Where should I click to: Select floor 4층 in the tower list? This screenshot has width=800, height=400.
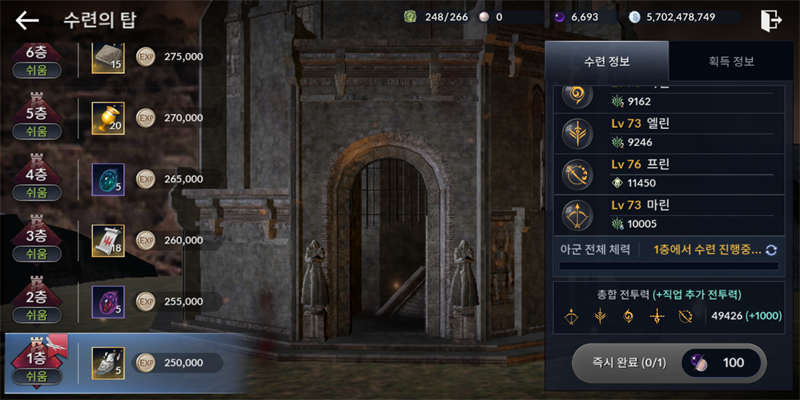(36, 181)
